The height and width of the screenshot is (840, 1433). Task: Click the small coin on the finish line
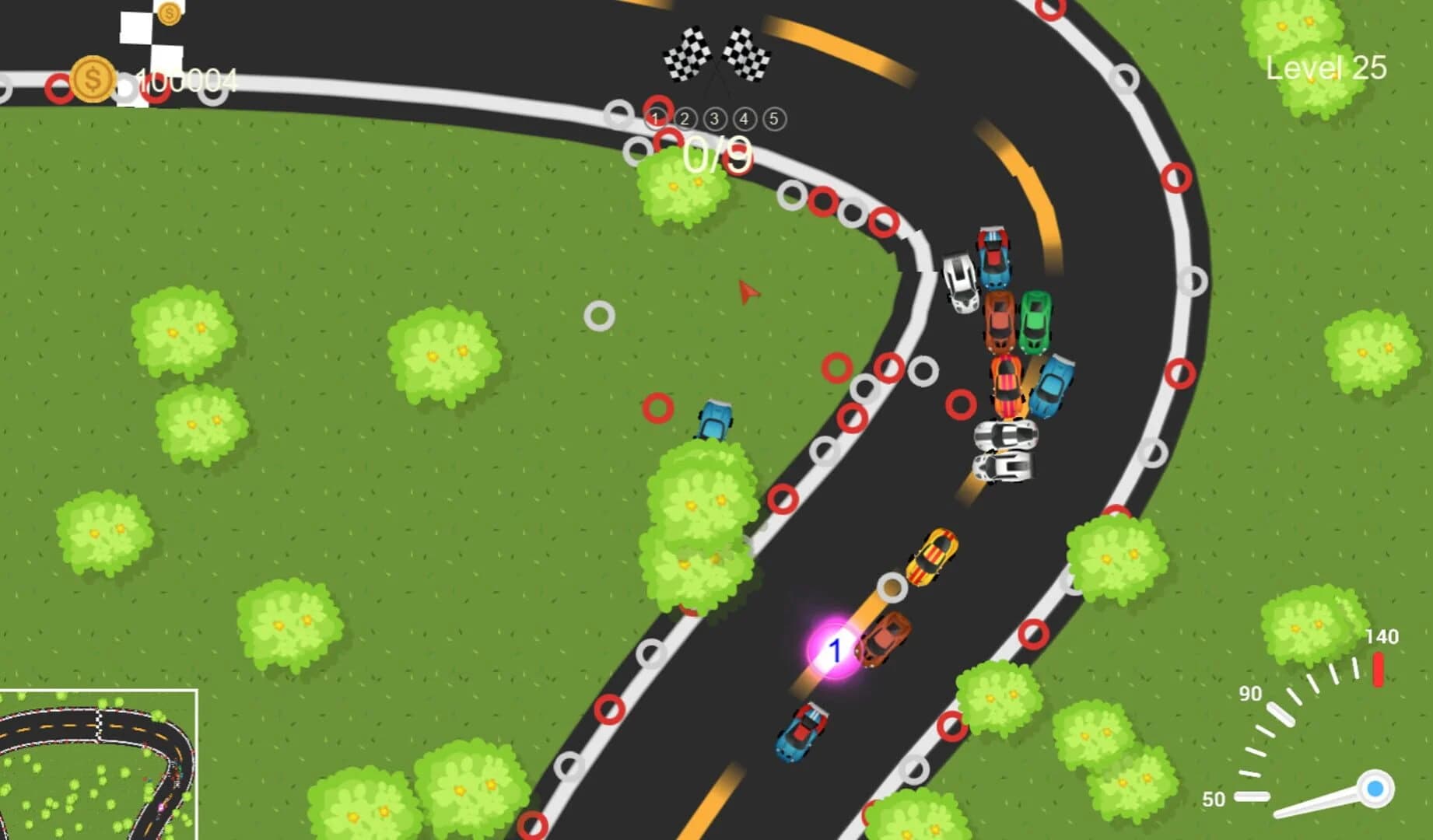[168, 12]
